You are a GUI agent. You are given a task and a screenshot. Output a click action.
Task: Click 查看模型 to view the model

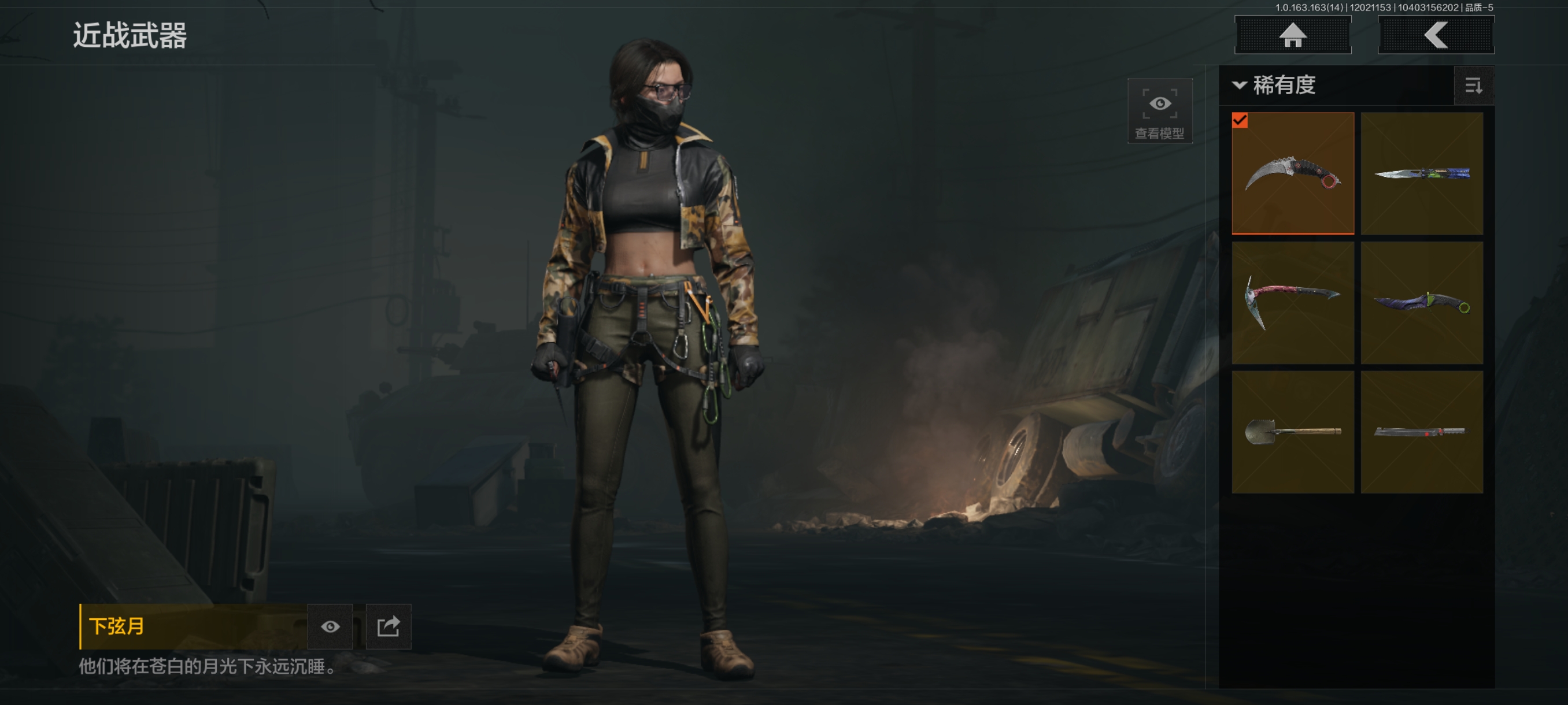pyautogui.click(x=1159, y=111)
